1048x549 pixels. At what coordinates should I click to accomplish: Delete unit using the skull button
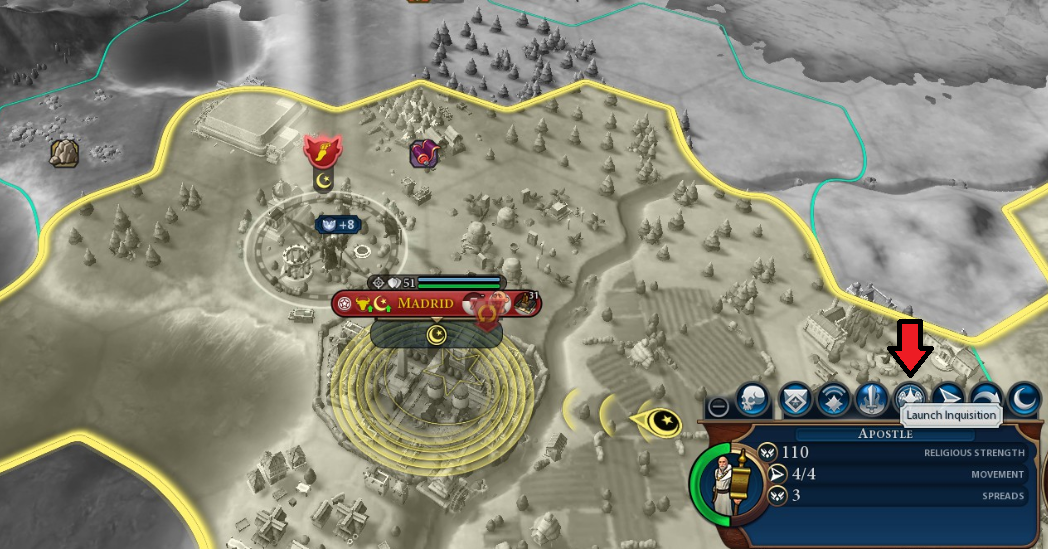pos(753,399)
